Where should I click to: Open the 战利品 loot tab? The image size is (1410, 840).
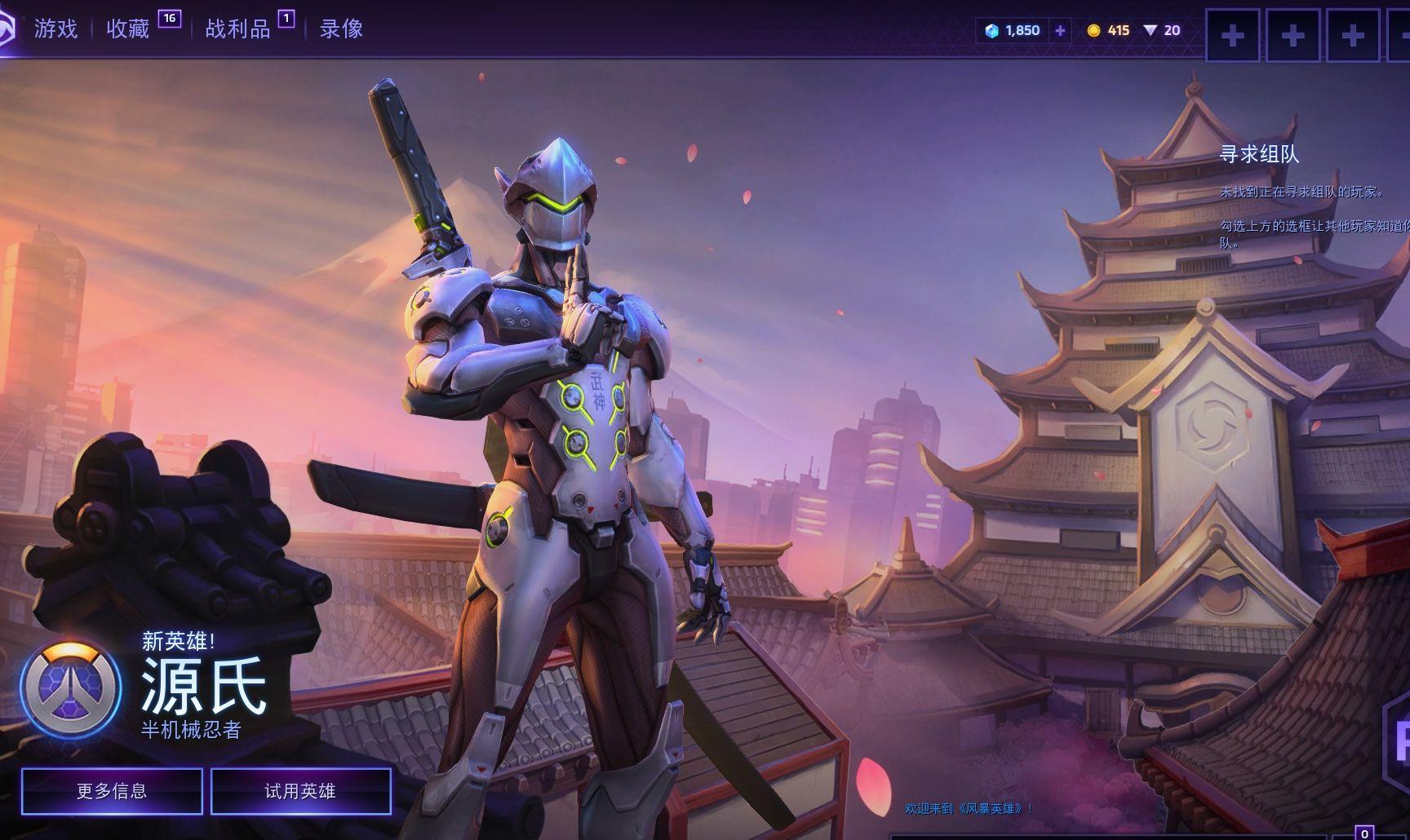pyautogui.click(x=237, y=29)
